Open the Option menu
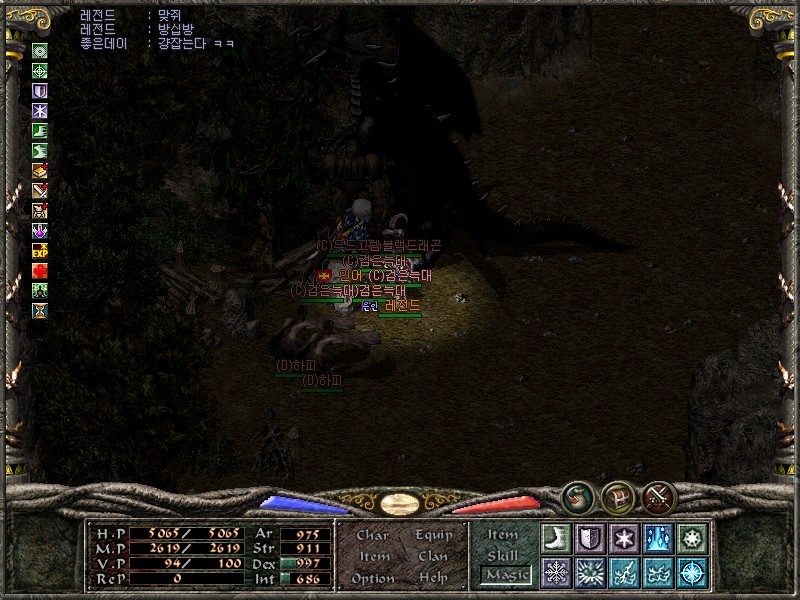 click(x=372, y=578)
